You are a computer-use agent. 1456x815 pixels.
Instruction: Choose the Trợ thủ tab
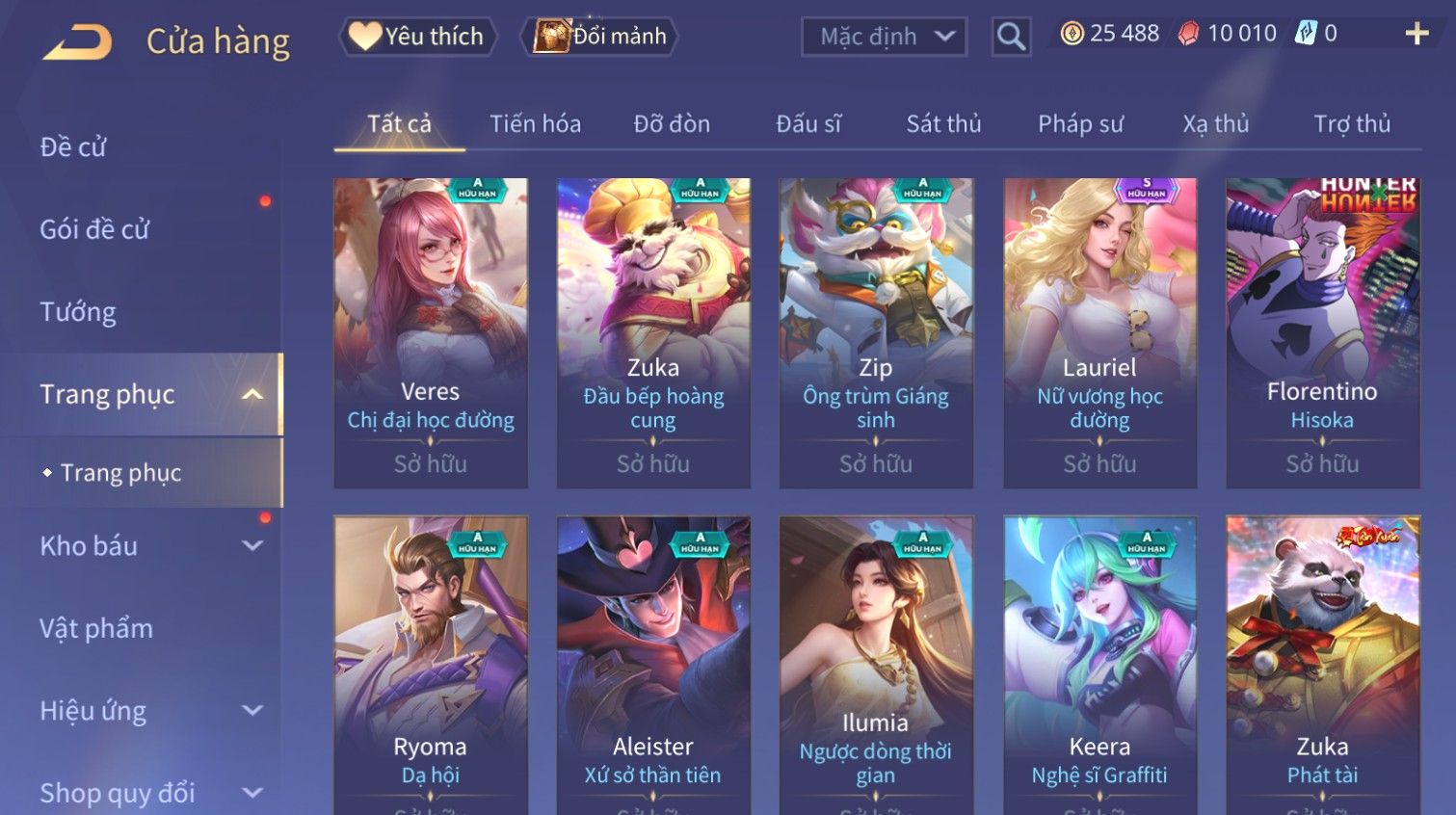click(x=1352, y=124)
